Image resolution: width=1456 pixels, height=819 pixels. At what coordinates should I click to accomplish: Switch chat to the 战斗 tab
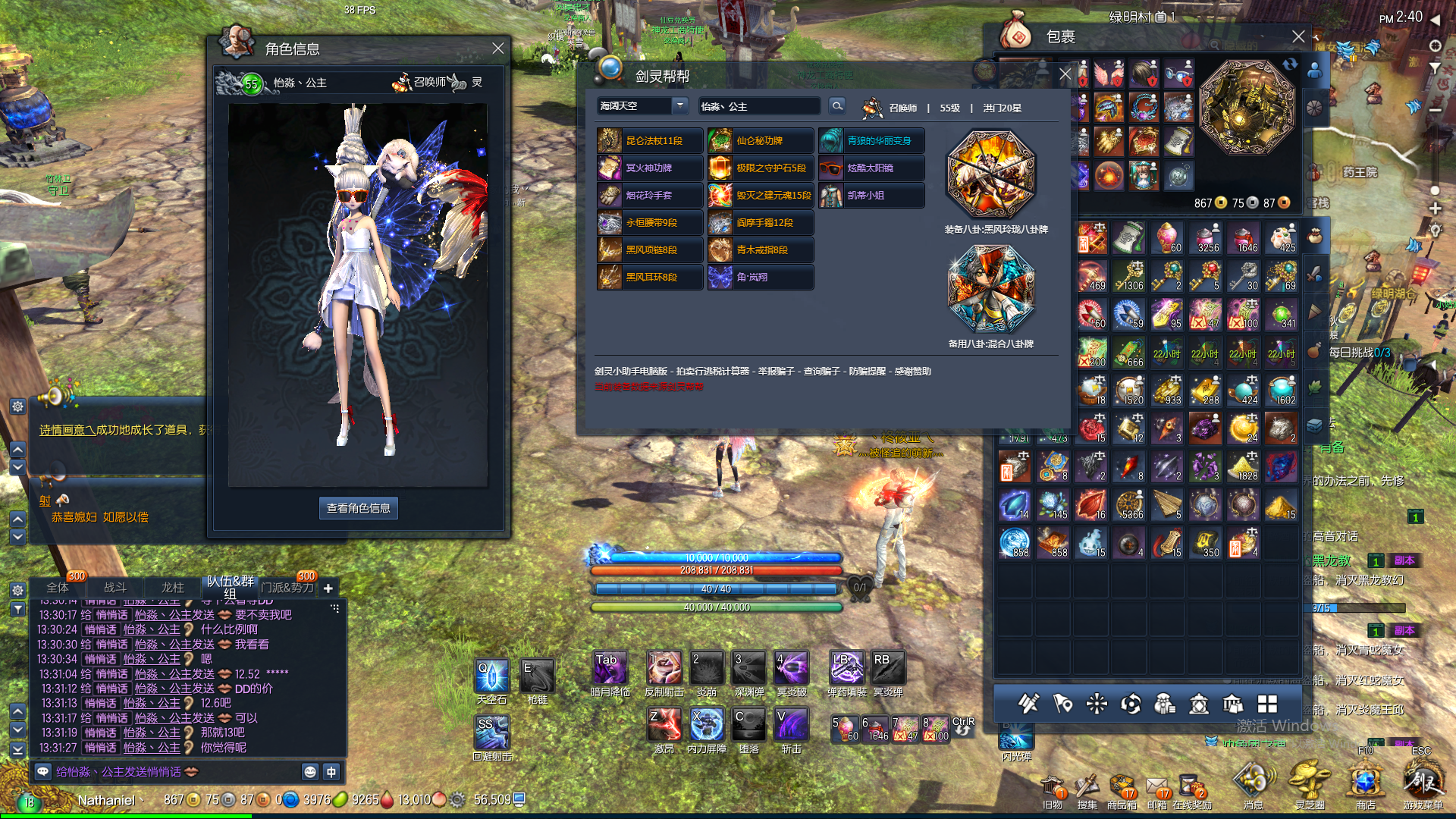(115, 588)
